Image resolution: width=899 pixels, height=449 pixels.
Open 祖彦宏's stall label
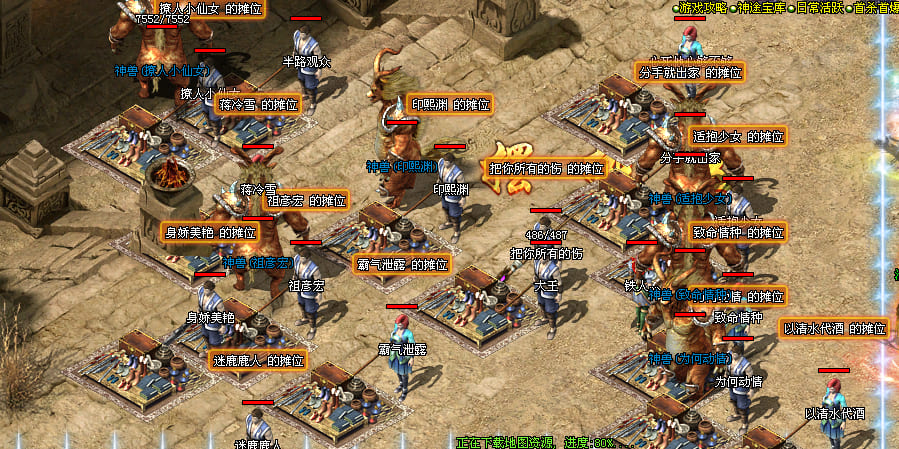pyautogui.click(x=306, y=200)
